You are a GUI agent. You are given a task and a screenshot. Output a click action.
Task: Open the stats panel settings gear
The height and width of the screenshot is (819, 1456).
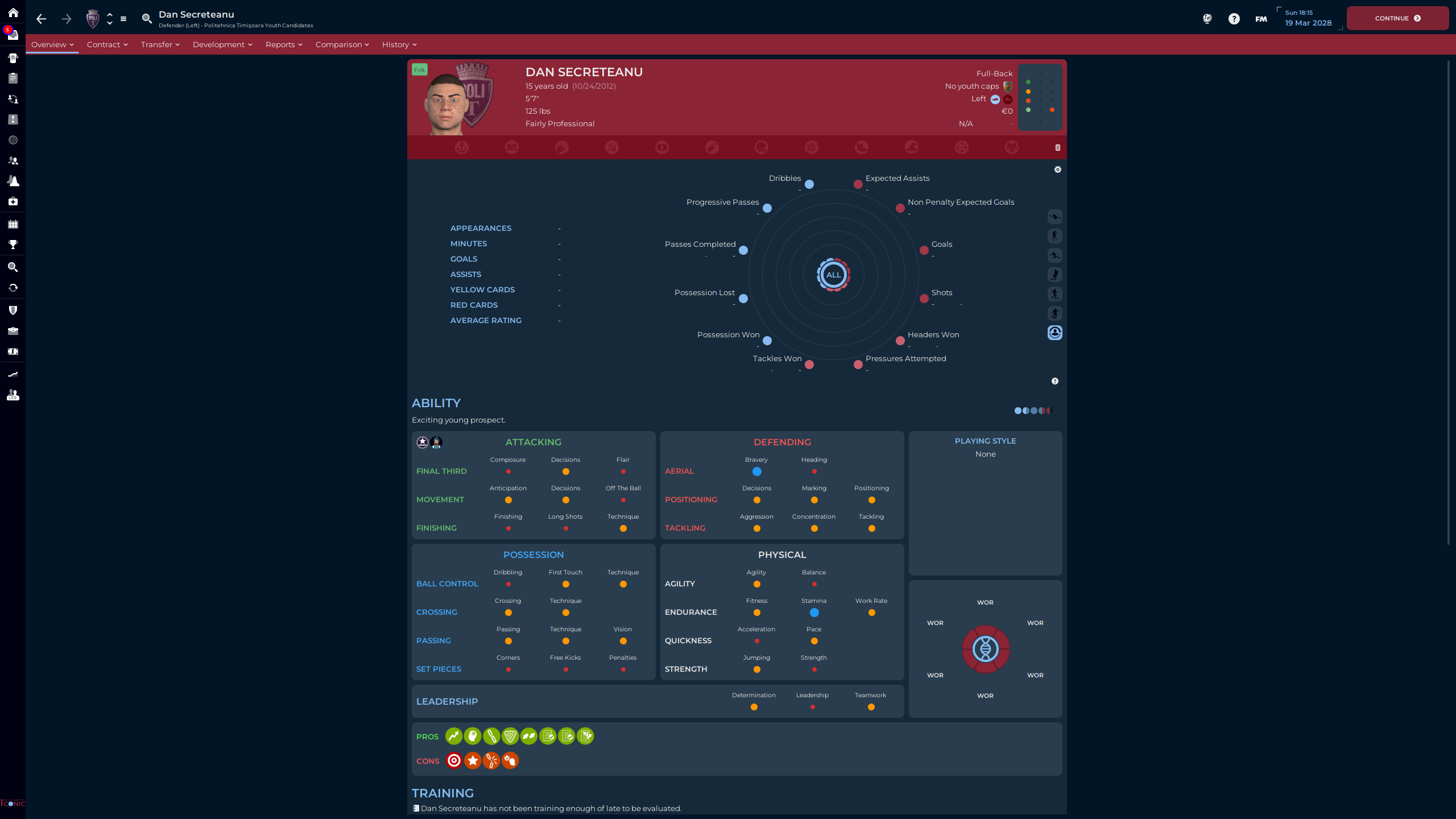click(1057, 169)
